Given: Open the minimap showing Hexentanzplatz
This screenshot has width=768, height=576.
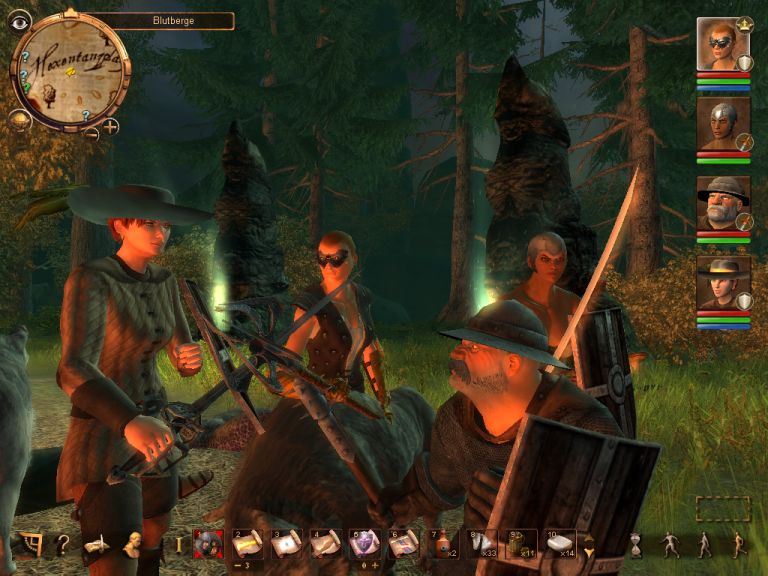Looking at the screenshot, I should coord(68,71).
